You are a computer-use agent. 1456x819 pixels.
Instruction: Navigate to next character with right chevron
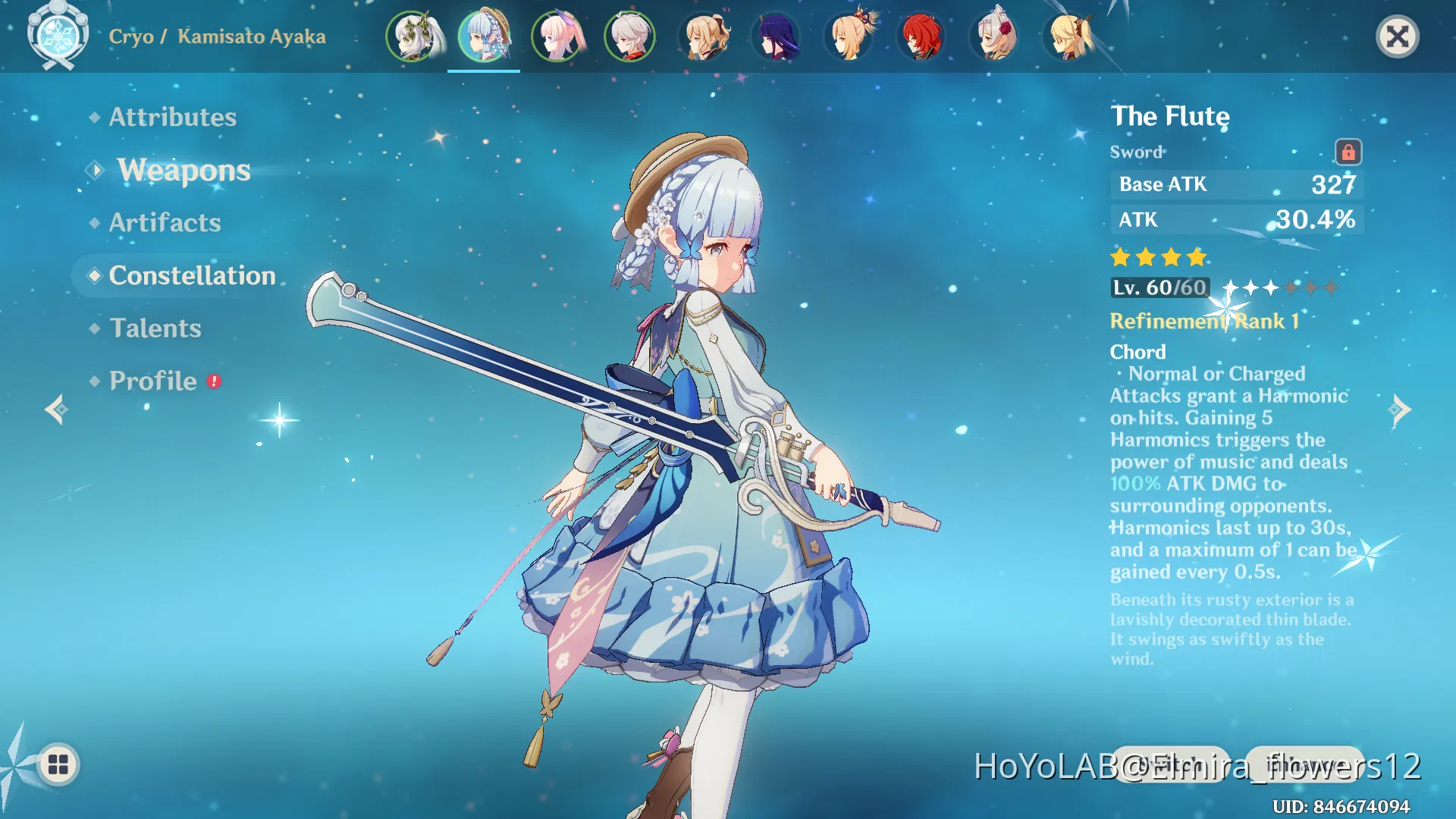pos(1399,409)
